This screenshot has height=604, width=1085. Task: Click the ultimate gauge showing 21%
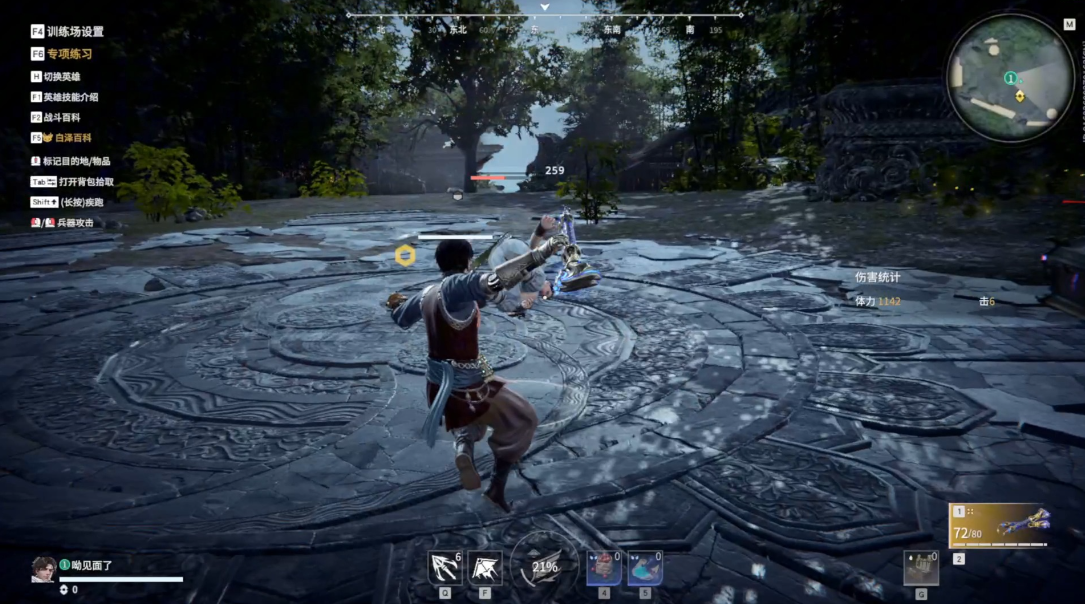[x=545, y=566]
